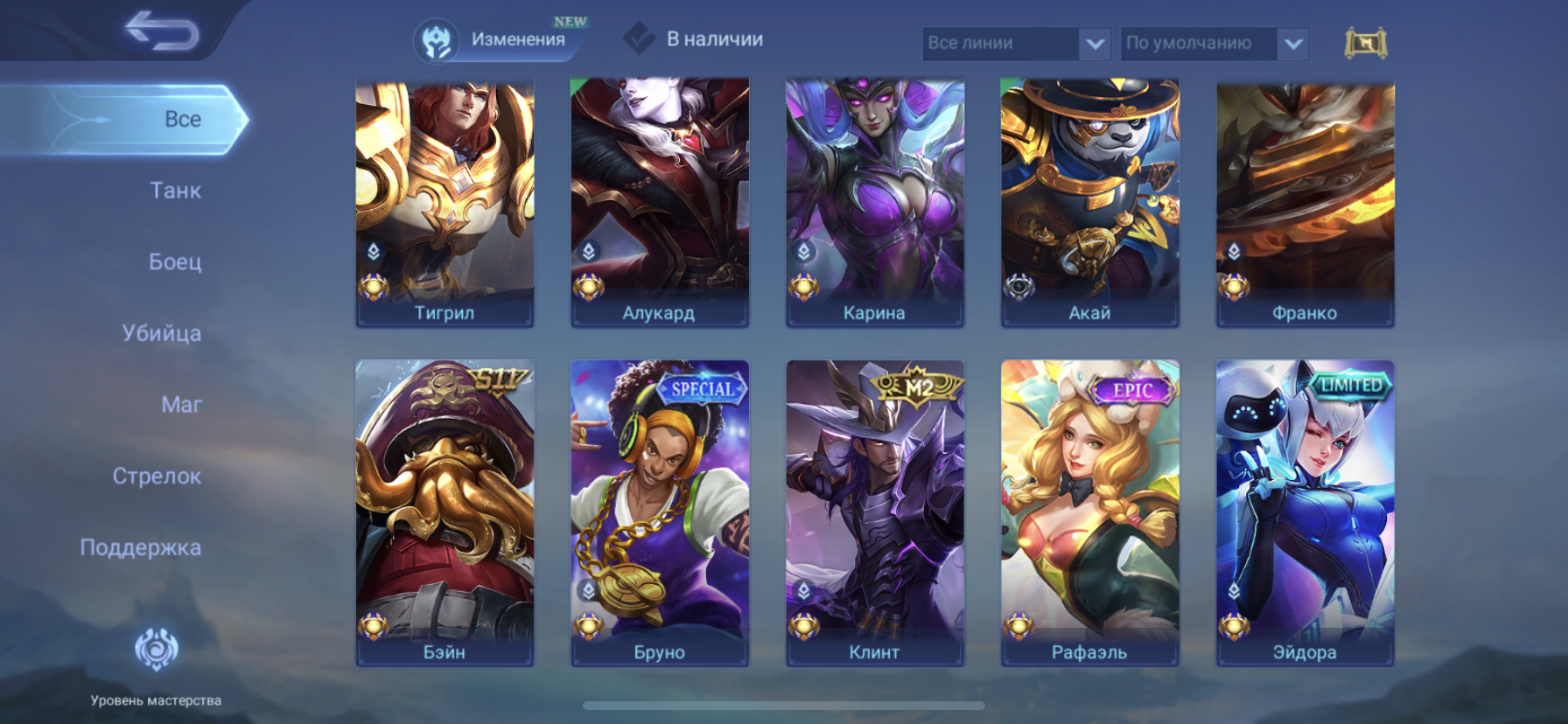The height and width of the screenshot is (724, 1568).
Task: Open Уровень мастерства mastery level
Action: 156,665
